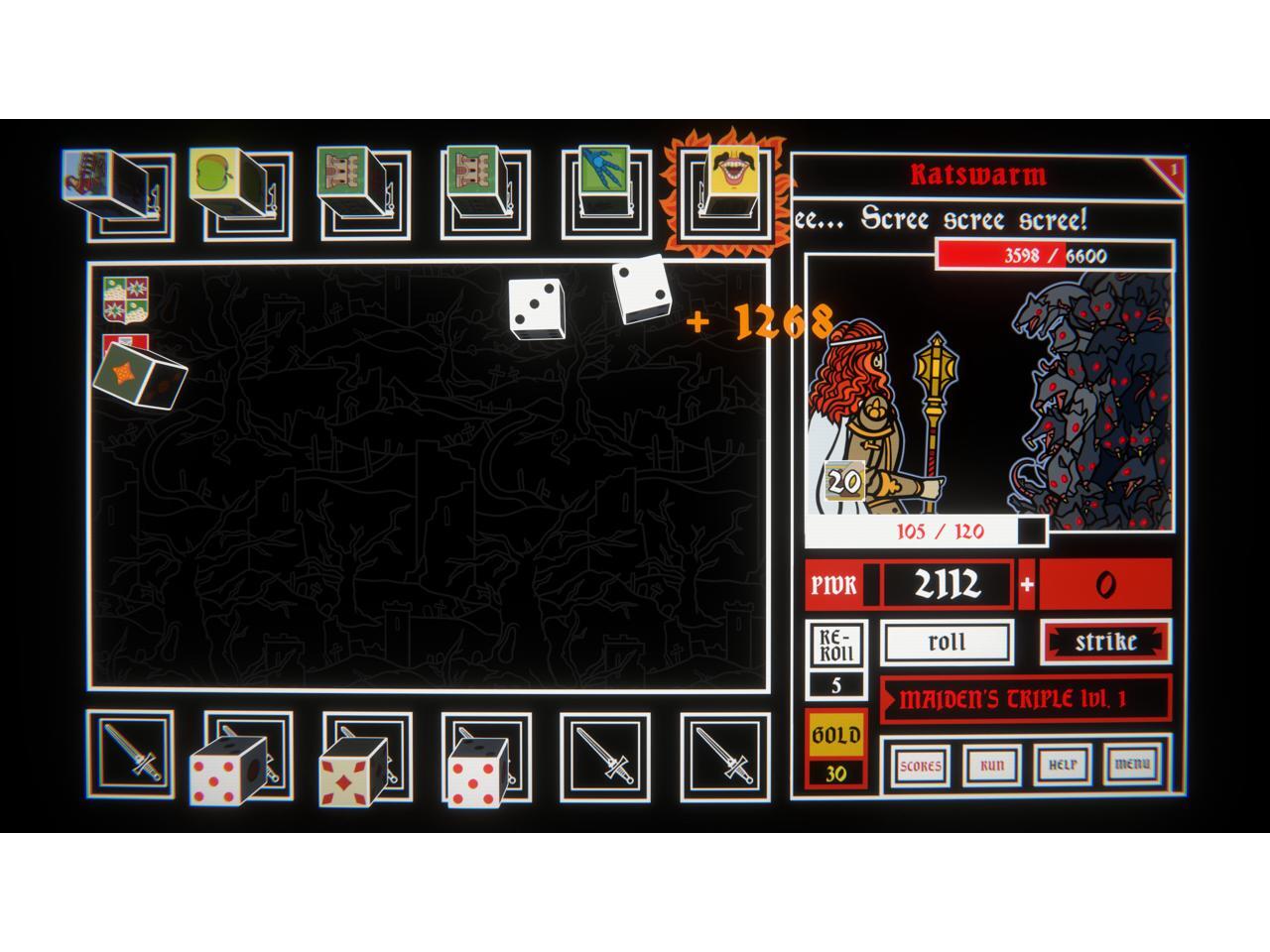The image size is (1270, 952).
Task: Select the placed die with diamond-shaped pips
Action: pyautogui.click(x=351, y=773)
